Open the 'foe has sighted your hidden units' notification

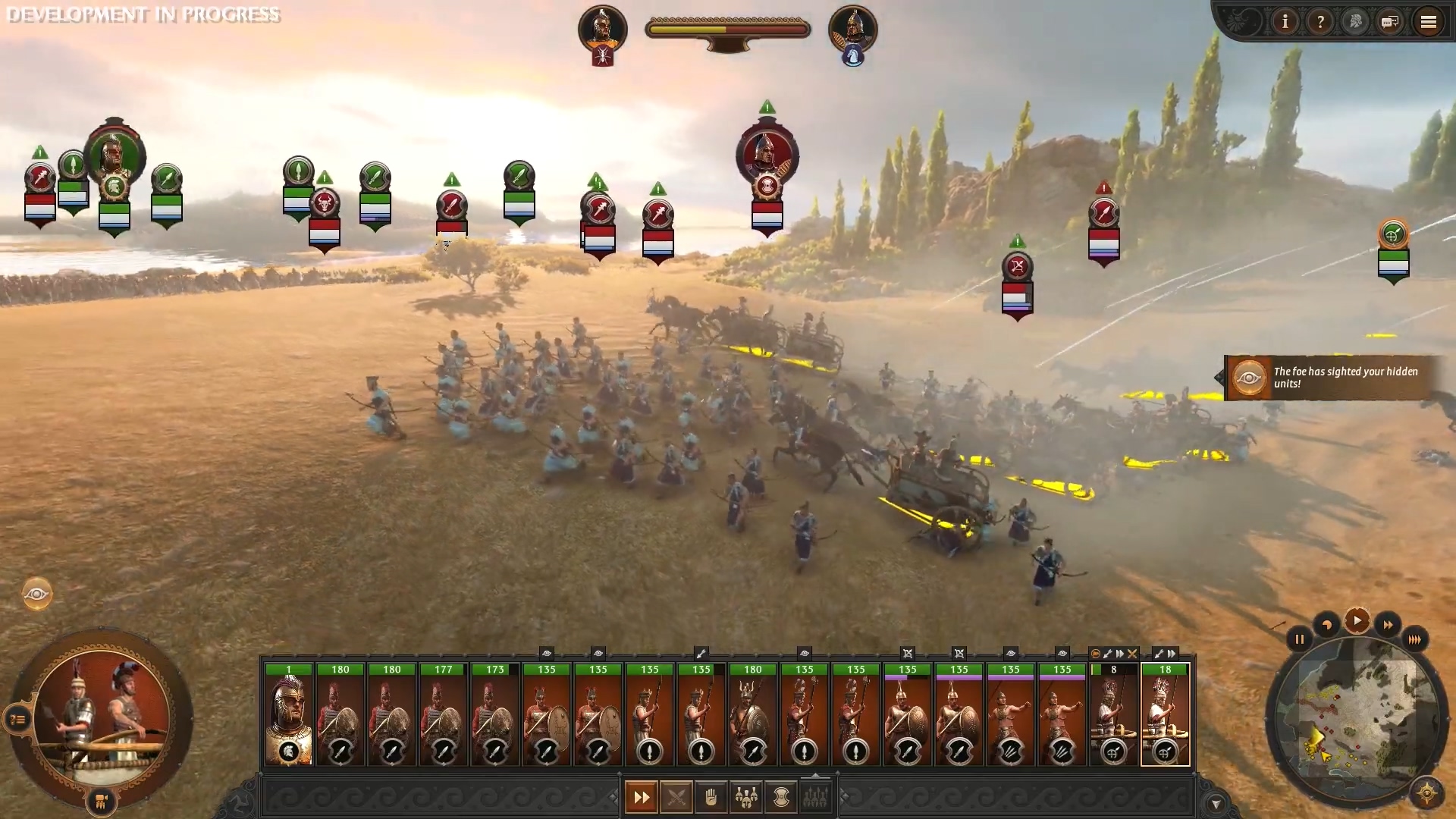(1331, 378)
